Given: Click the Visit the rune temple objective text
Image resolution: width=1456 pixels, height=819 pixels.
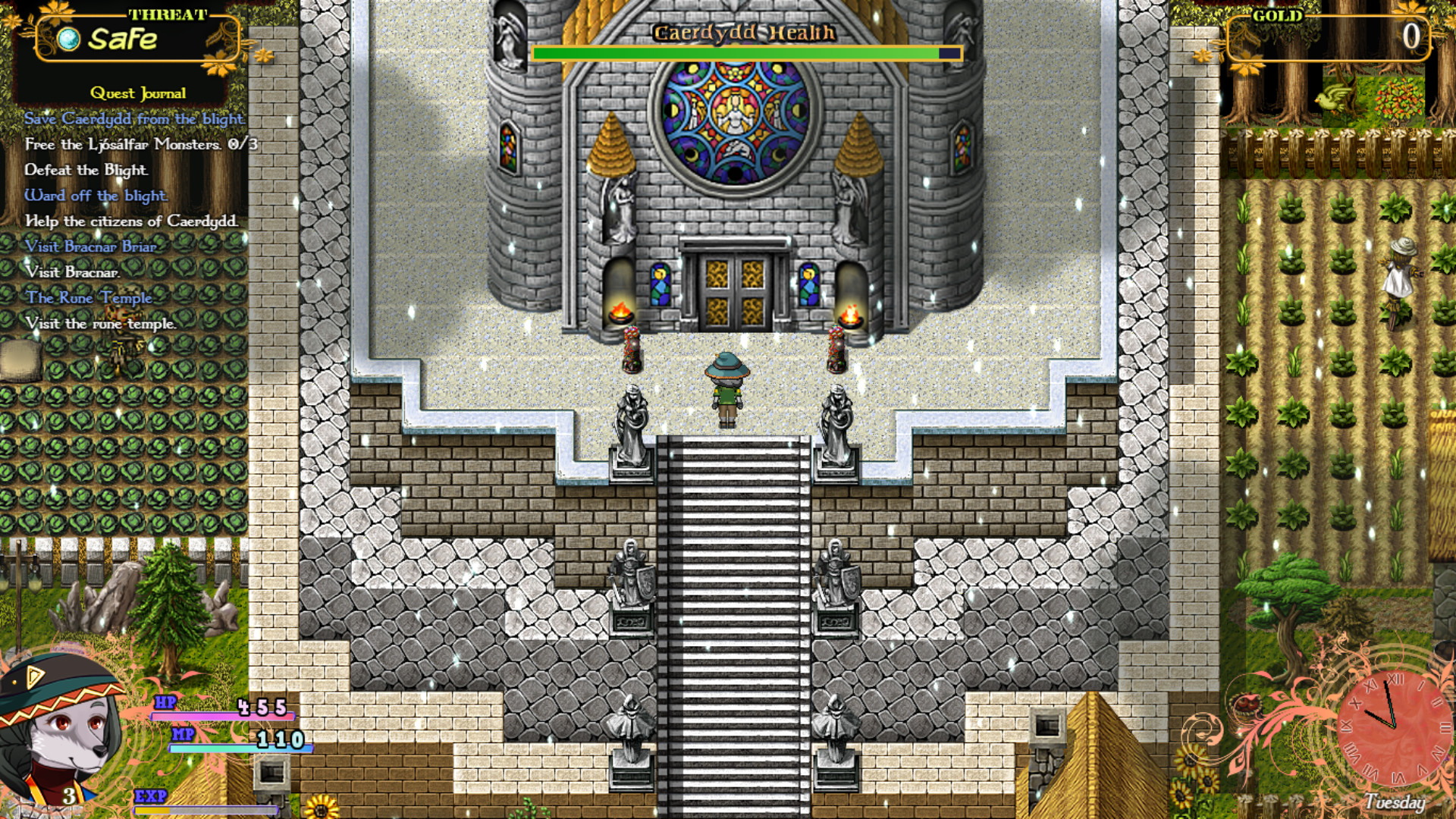Looking at the screenshot, I should coord(102,324).
